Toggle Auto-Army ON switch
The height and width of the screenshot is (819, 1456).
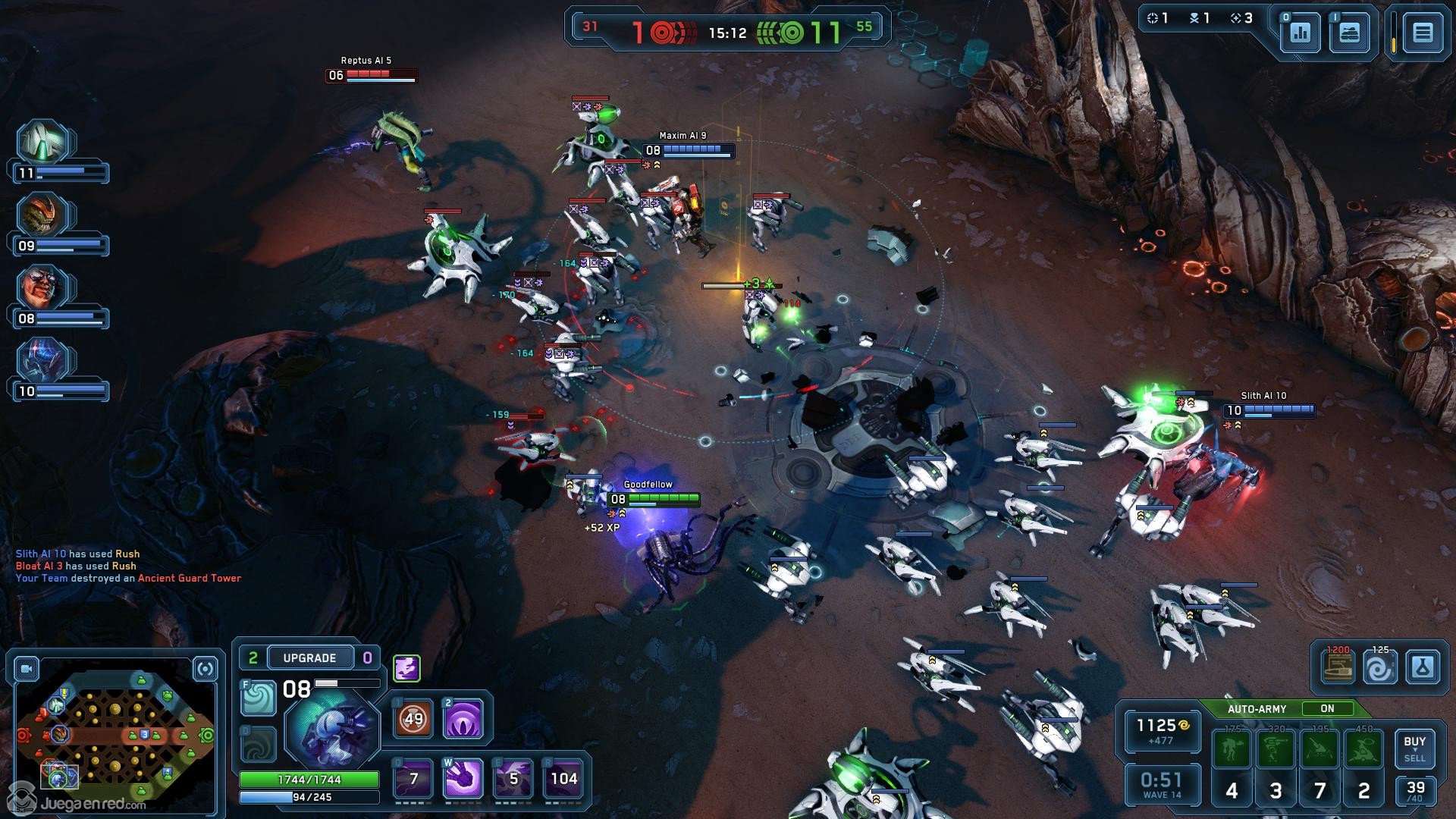[x=1327, y=708]
